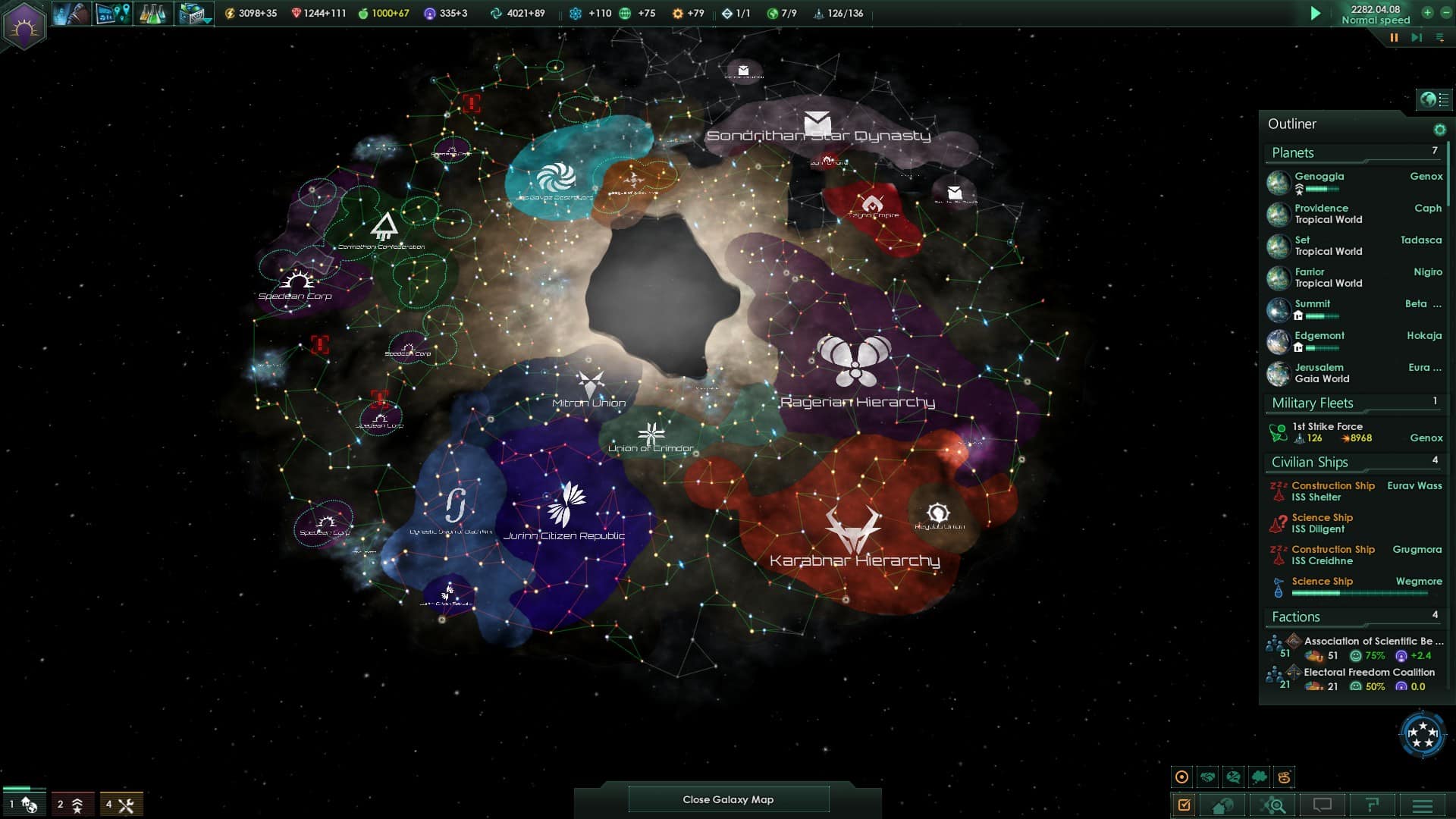Open the Technology research flasks icon
This screenshot has width=1456, height=819.
154,13
